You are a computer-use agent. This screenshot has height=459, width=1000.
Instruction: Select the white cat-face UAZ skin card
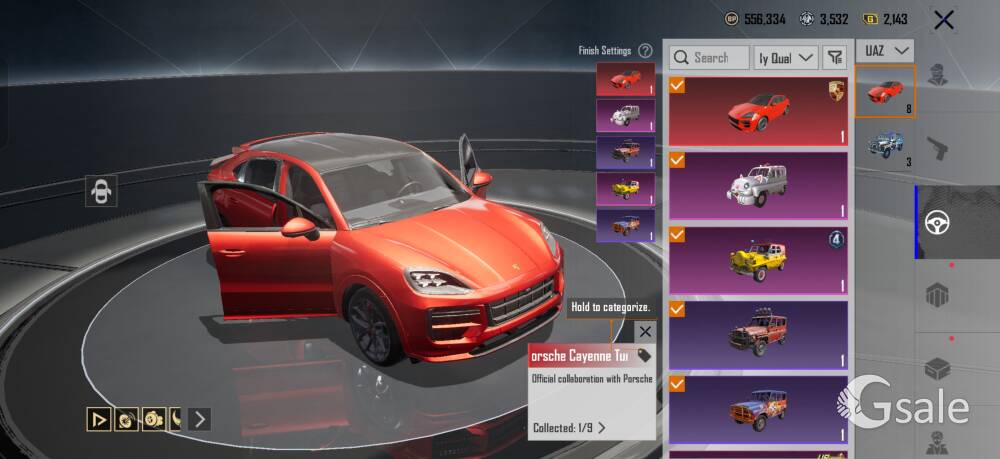(x=758, y=185)
